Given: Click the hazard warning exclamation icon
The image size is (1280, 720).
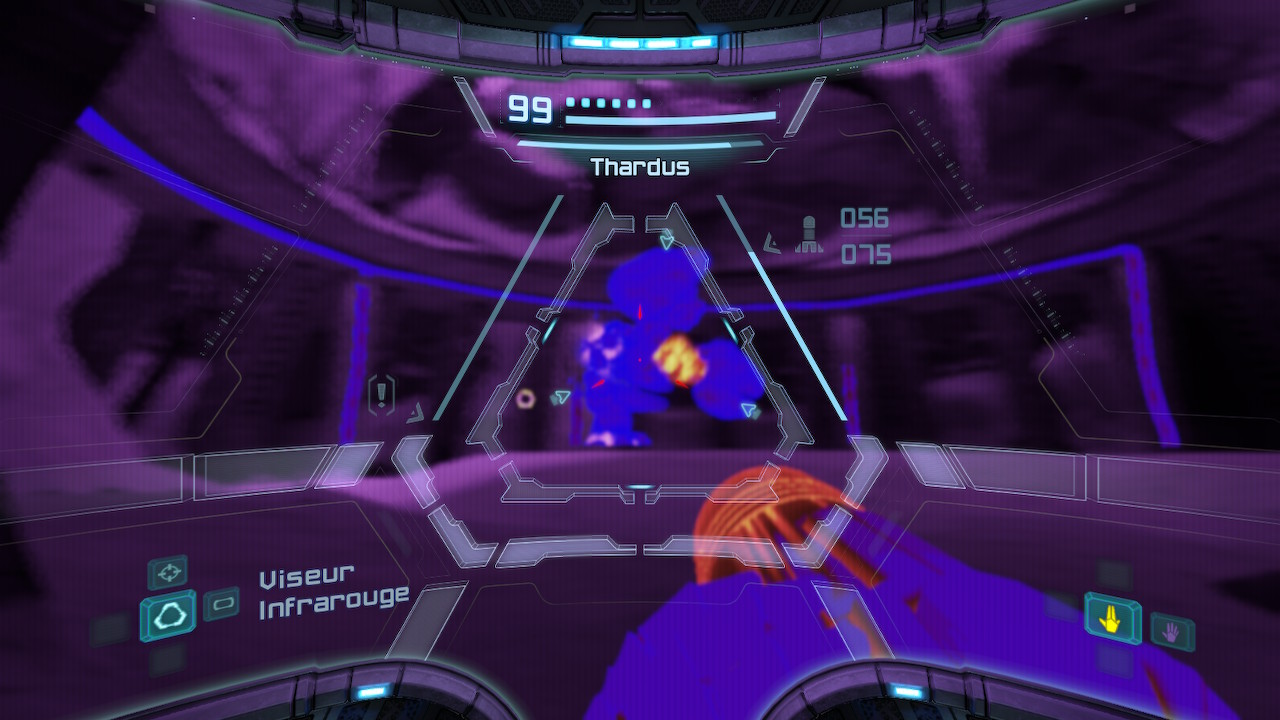Looking at the screenshot, I should coord(381,393).
